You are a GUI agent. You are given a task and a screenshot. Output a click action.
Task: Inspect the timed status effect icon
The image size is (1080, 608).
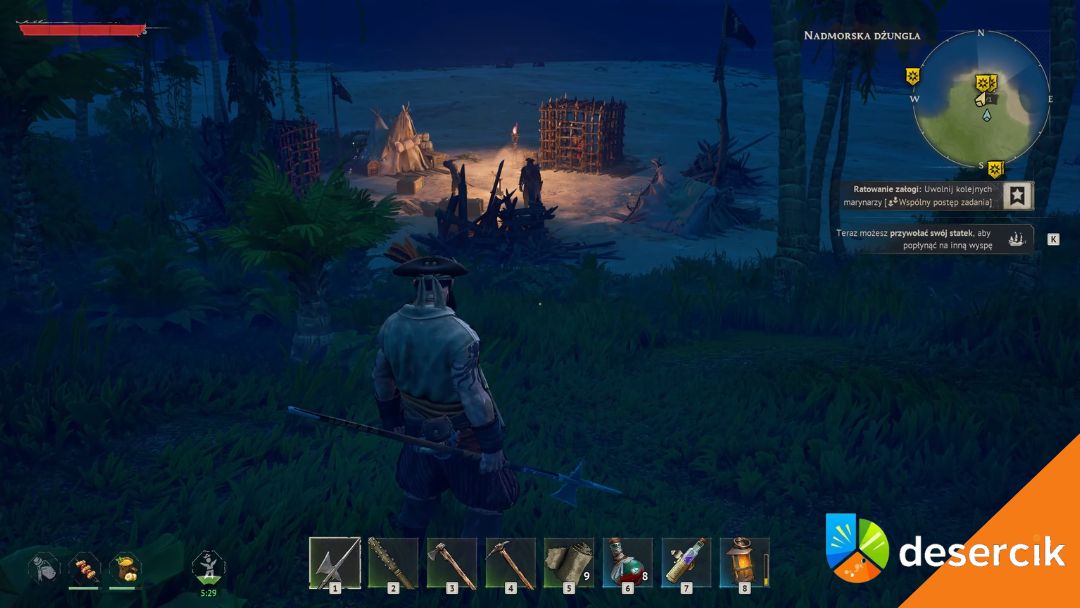208,568
